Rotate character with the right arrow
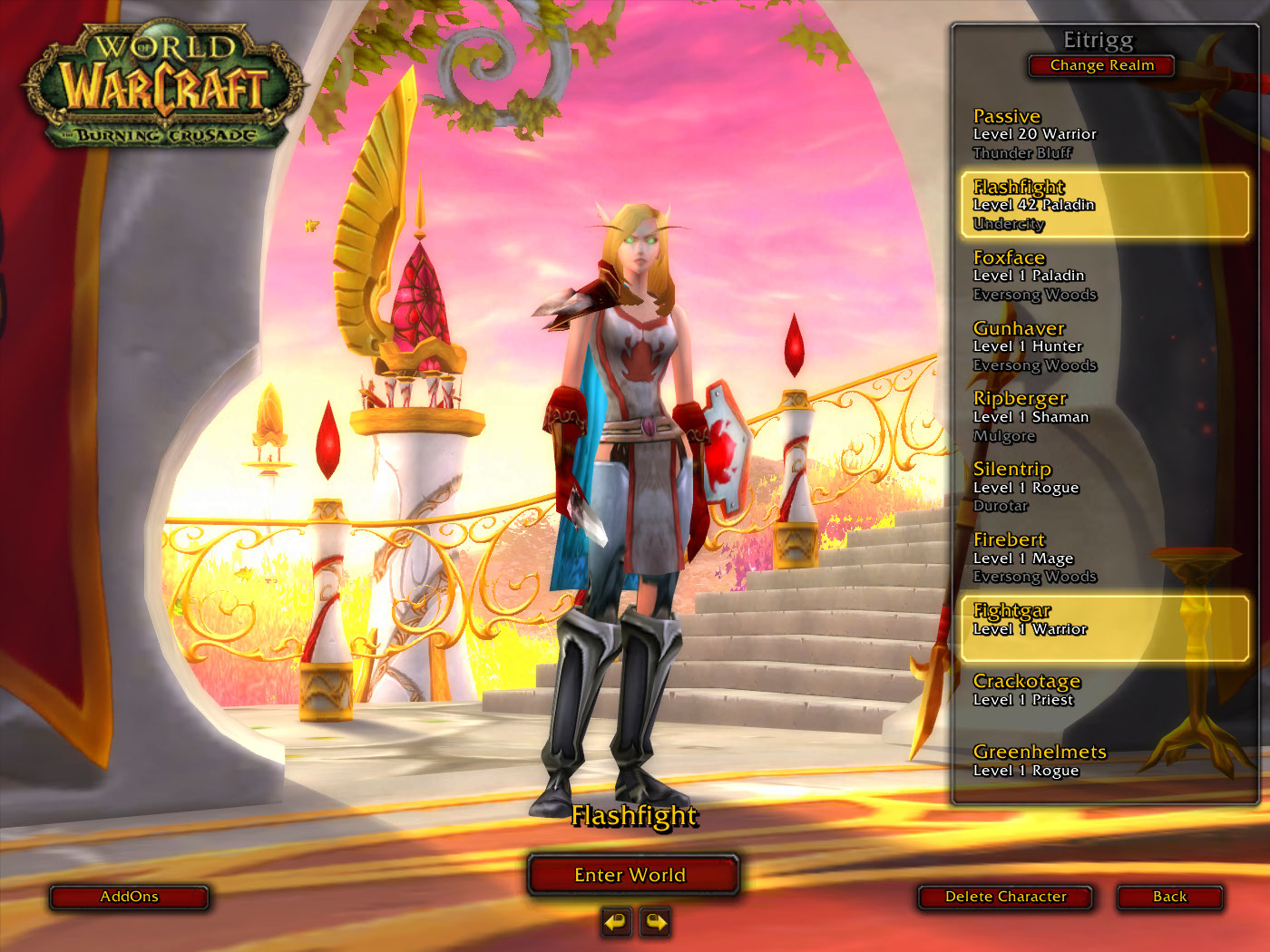This screenshot has height=952, width=1270. click(x=655, y=923)
